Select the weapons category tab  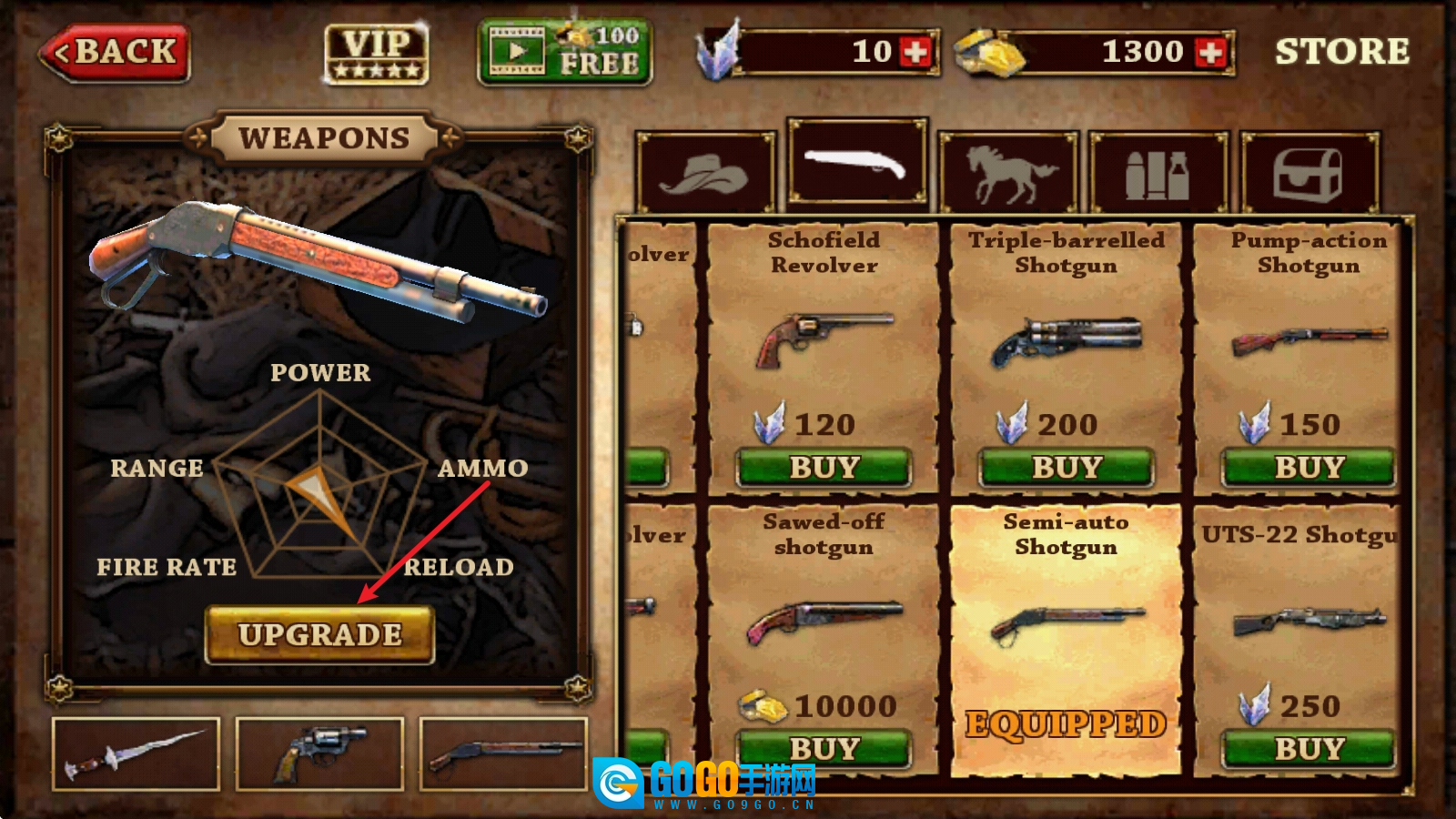click(x=856, y=165)
